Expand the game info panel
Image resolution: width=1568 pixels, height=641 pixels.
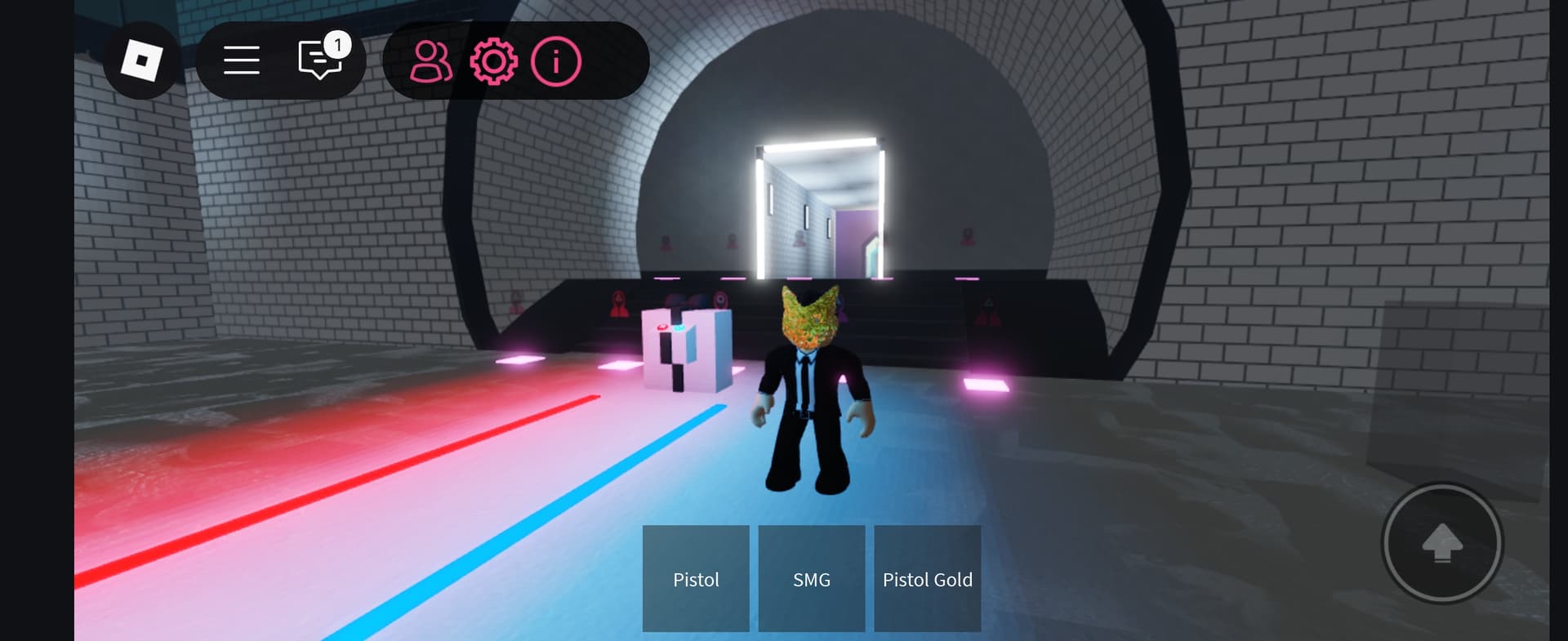coord(555,61)
